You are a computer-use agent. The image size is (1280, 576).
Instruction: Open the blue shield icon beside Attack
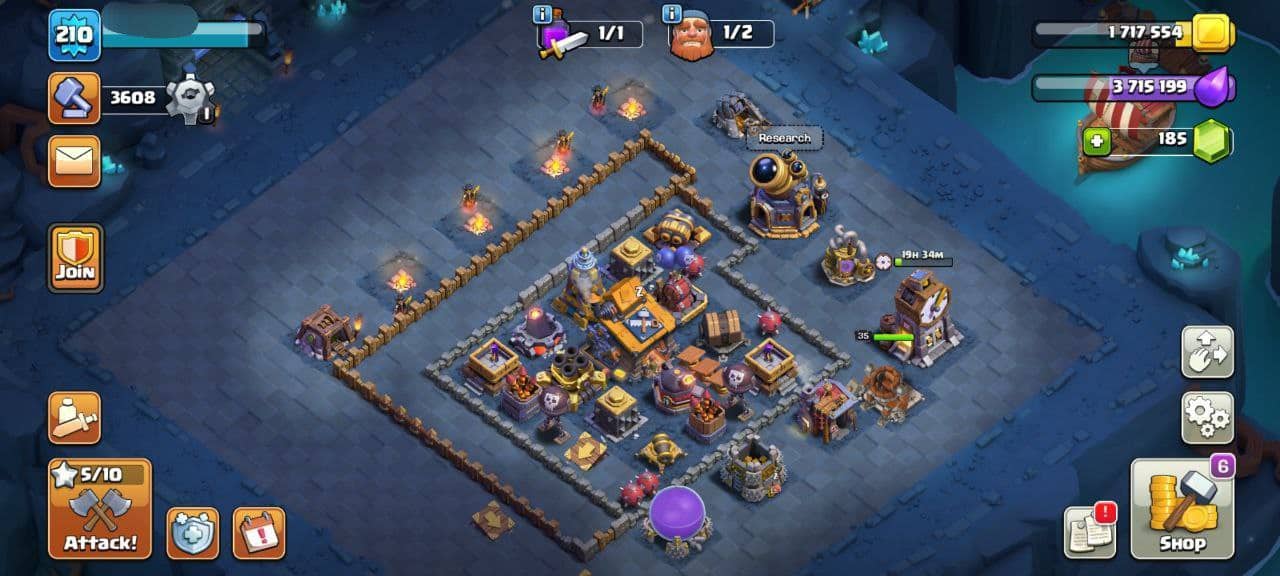click(192, 533)
